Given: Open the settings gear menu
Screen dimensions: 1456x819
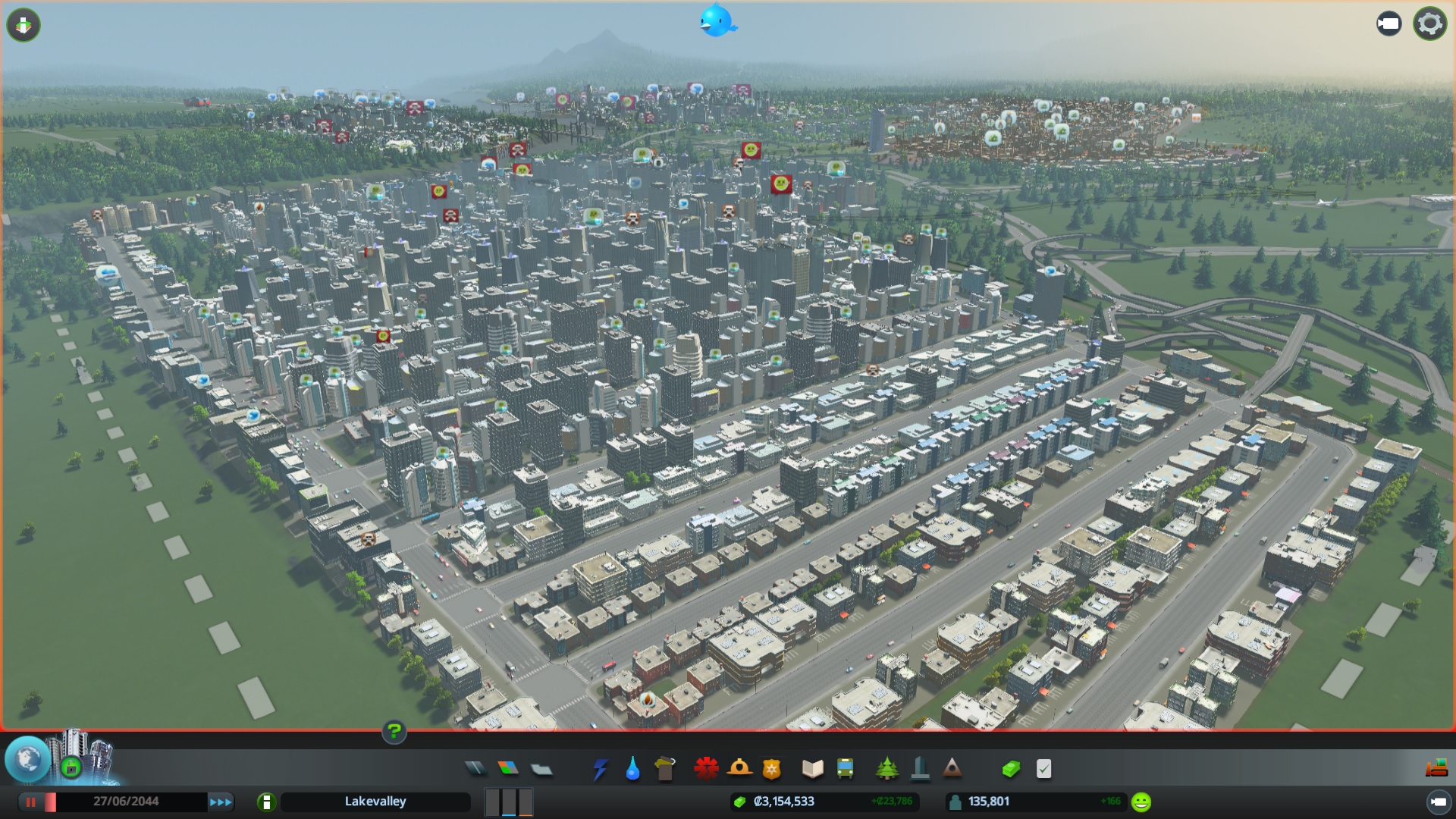Looking at the screenshot, I should click(1429, 24).
